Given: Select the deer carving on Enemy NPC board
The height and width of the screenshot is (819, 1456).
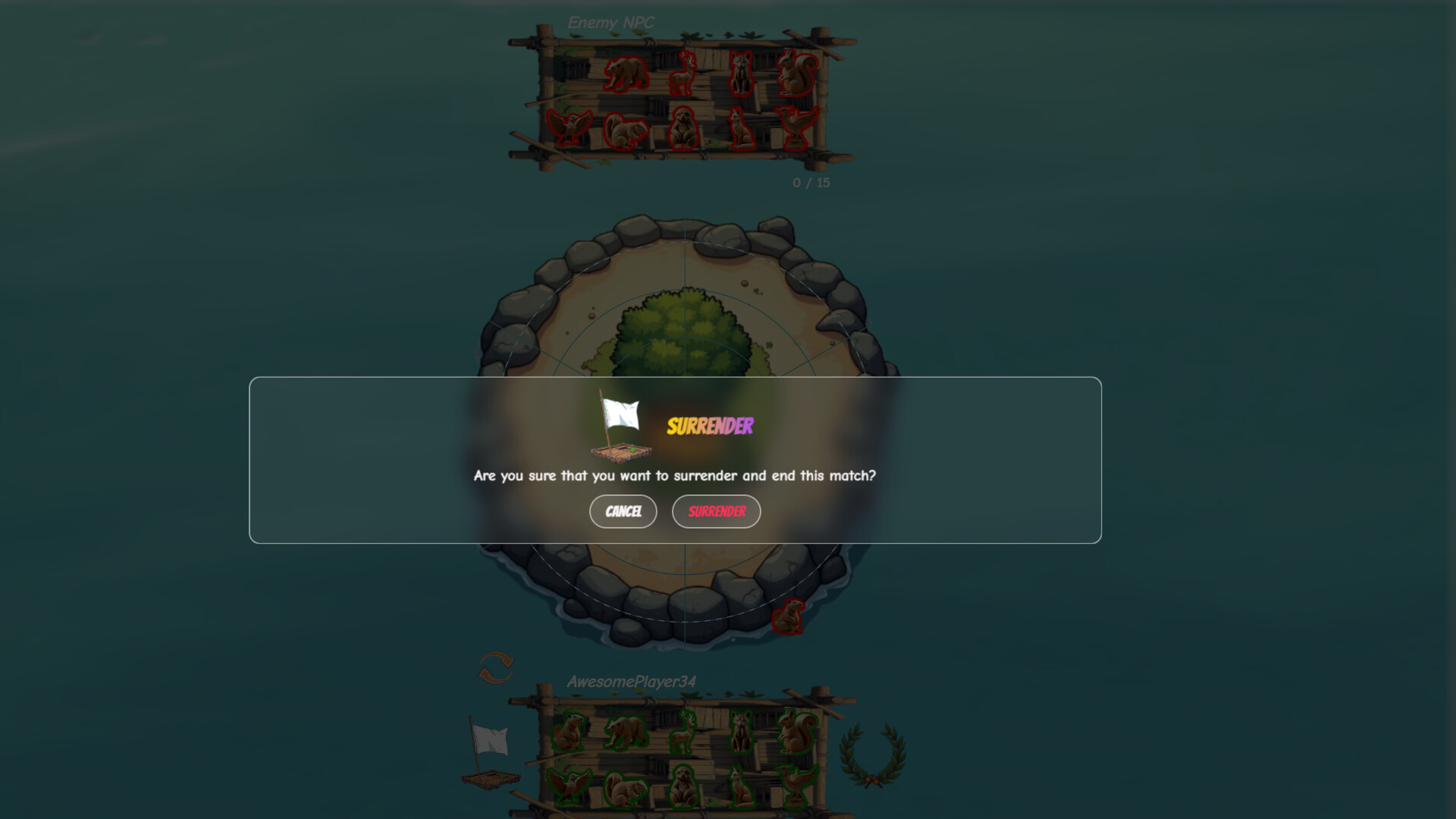Looking at the screenshot, I should [x=684, y=73].
